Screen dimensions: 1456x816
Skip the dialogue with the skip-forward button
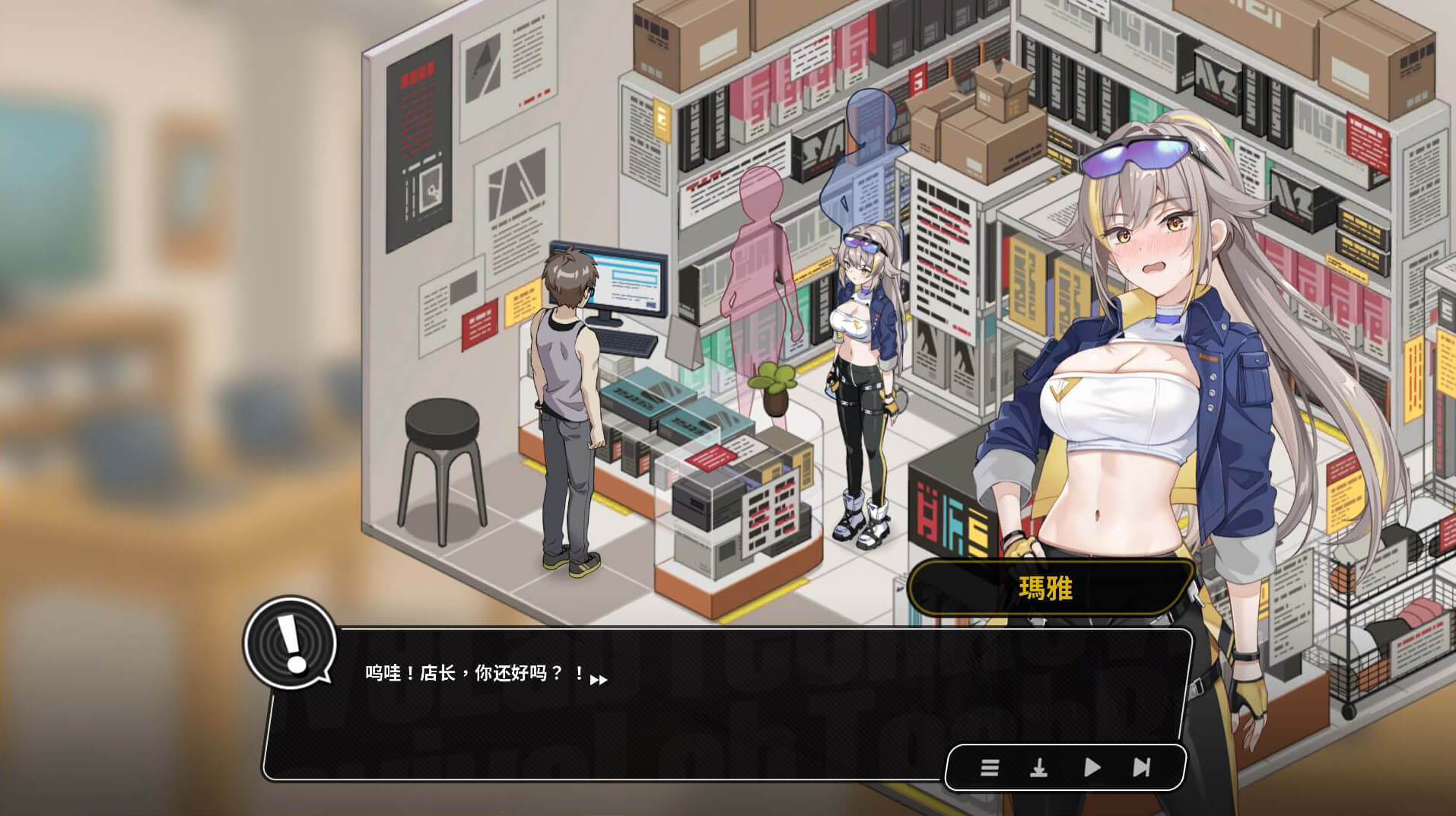(x=1141, y=767)
